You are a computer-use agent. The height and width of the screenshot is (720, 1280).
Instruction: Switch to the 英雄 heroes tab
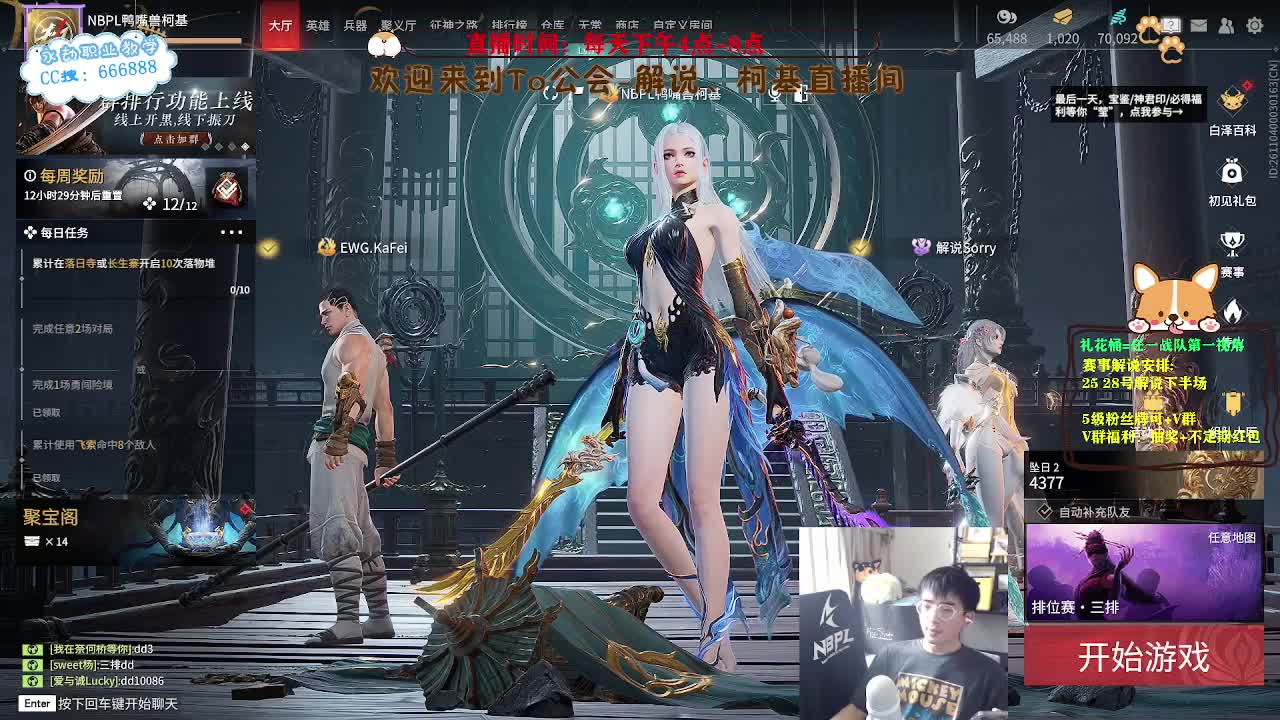317,27
